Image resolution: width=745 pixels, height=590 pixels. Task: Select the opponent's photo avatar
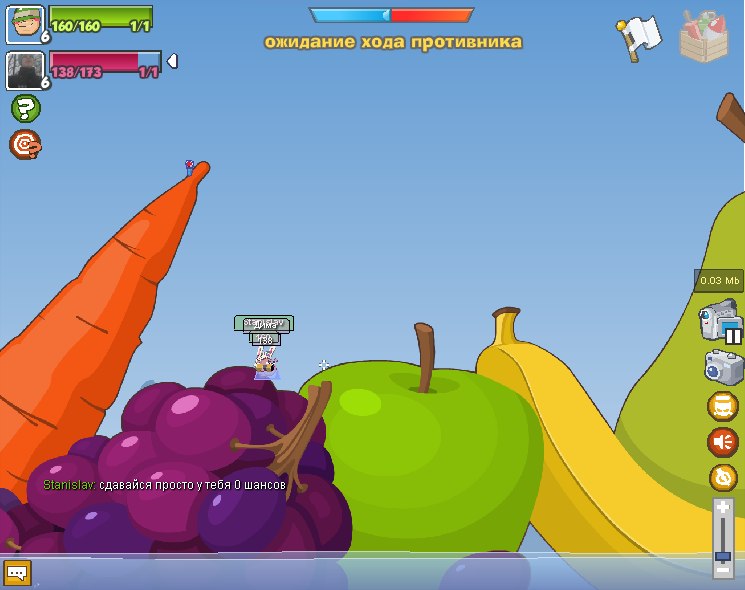24,70
